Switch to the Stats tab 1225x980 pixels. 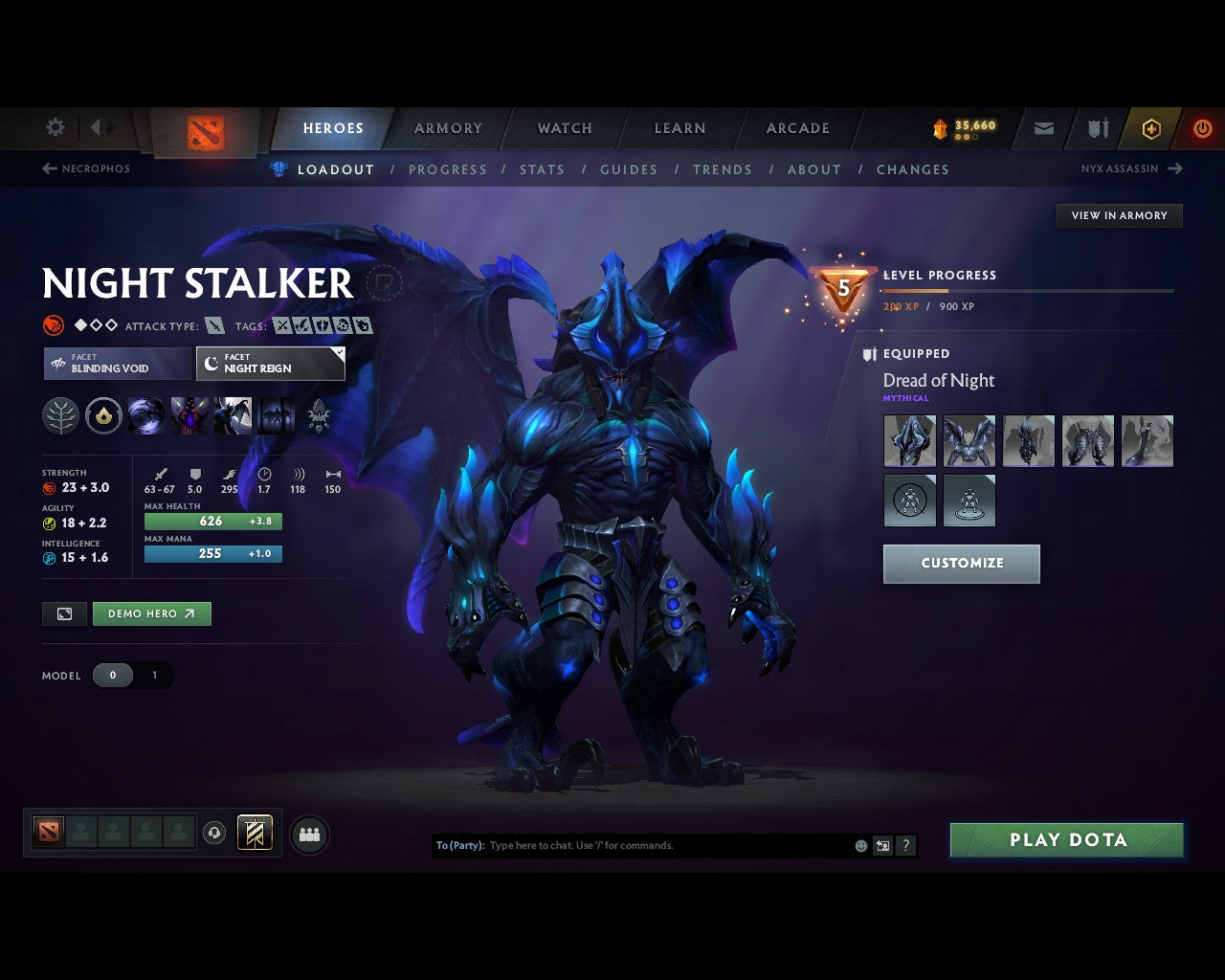pos(542,169)
